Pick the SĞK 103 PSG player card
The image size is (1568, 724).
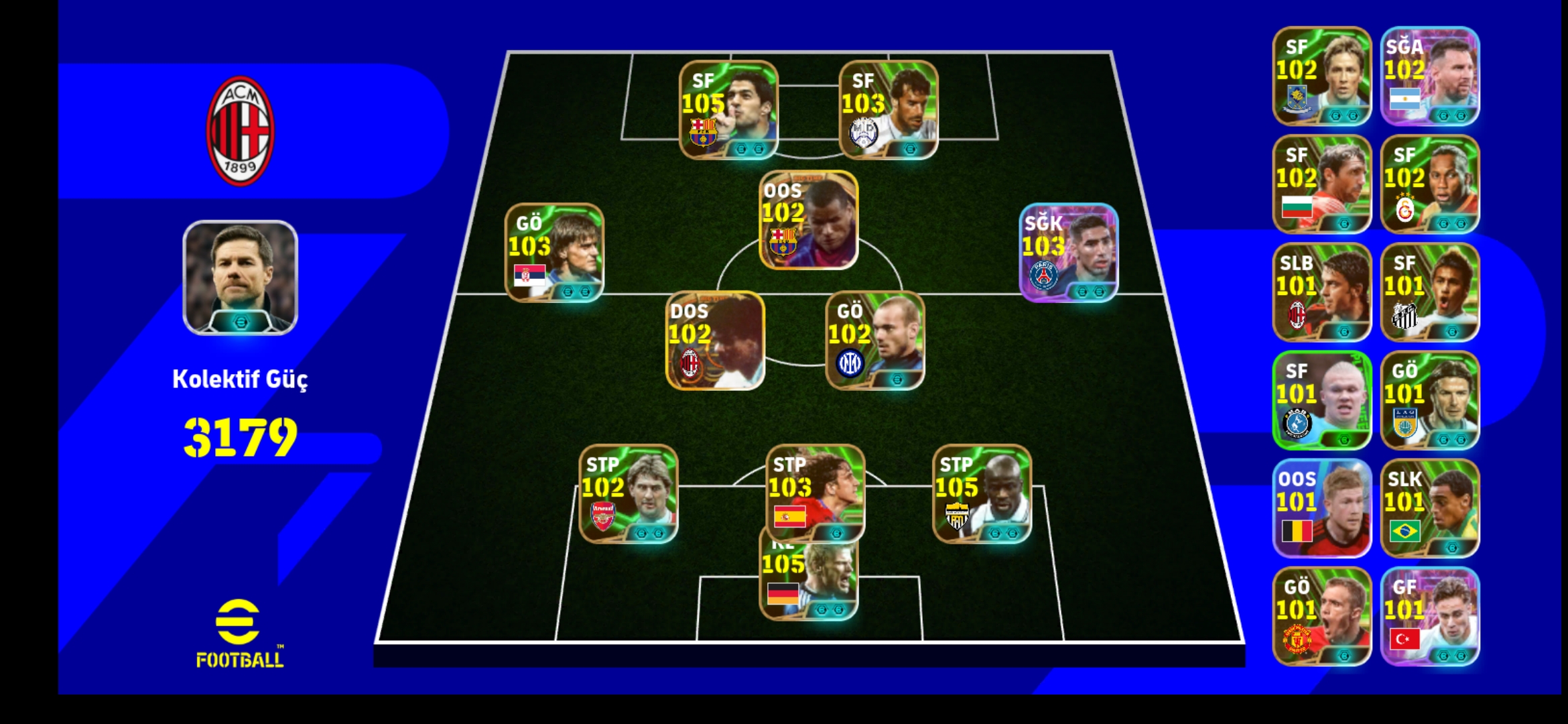1068,253
